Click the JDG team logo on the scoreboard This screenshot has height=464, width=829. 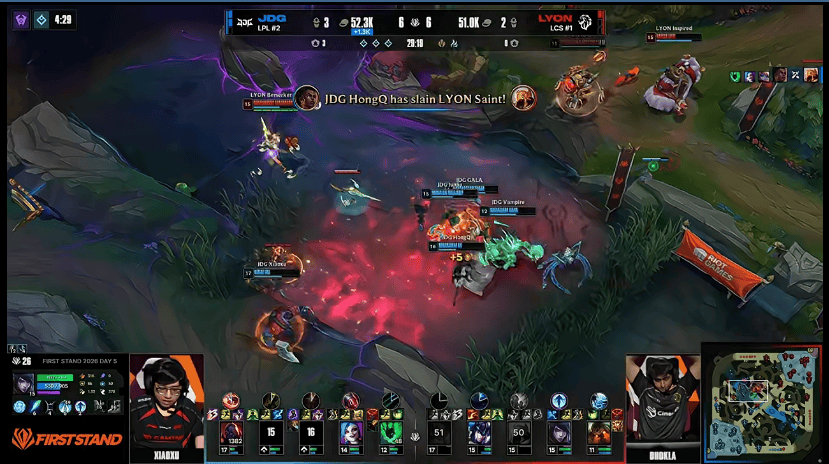point(245,19)
